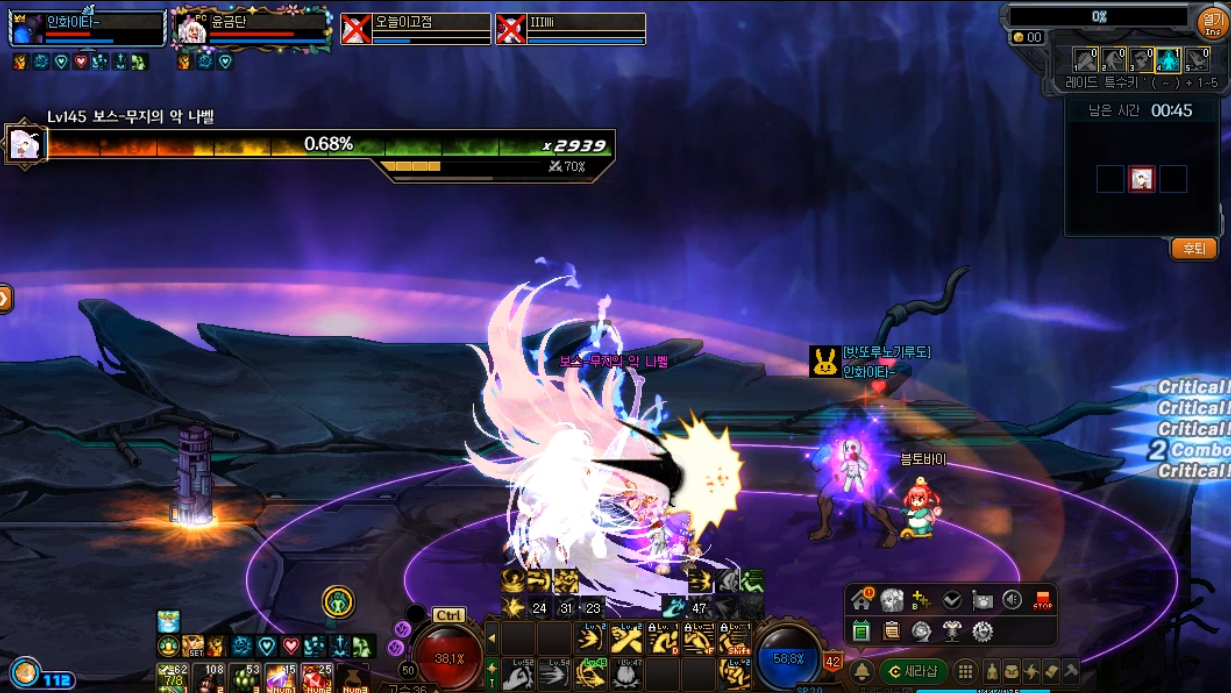
Task: Open the notification bell
Action: pyautogui.click(x=861, y=671)
